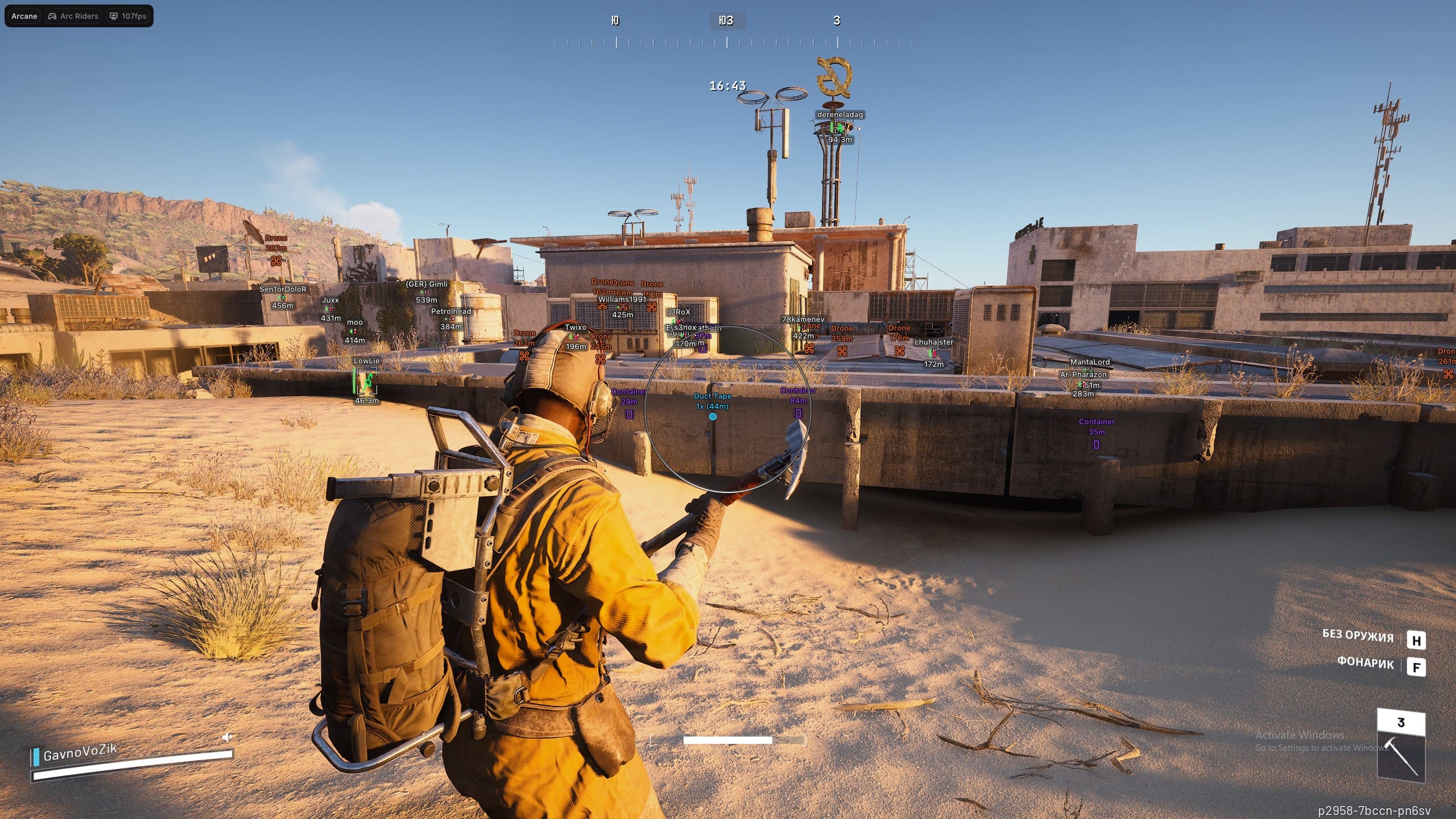Toggle the LowLie player ESP marker
This screenshot has width=1456, height=819.
tap(367, 381)
